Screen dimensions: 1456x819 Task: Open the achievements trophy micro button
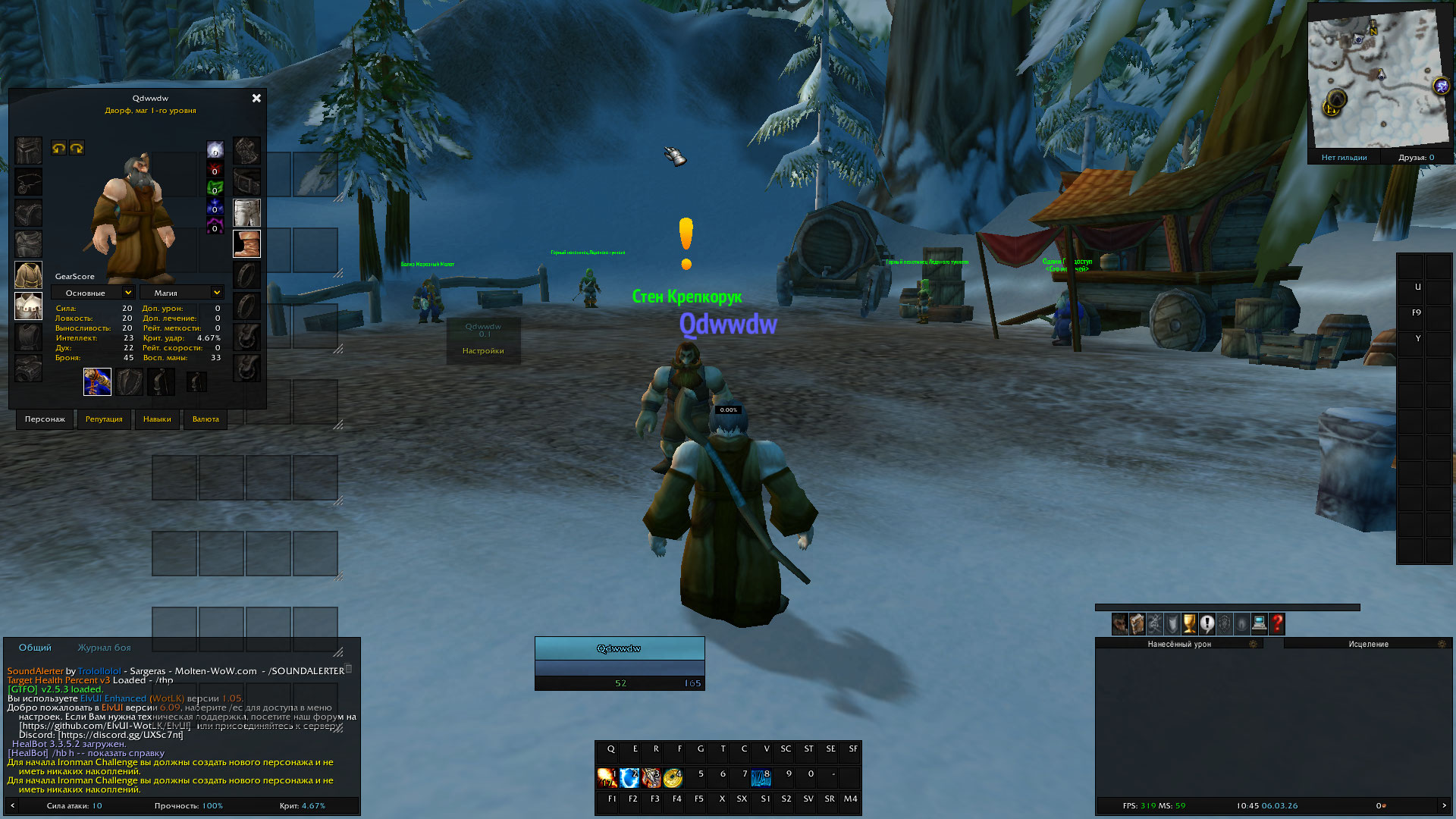[x=1189, y=623]
